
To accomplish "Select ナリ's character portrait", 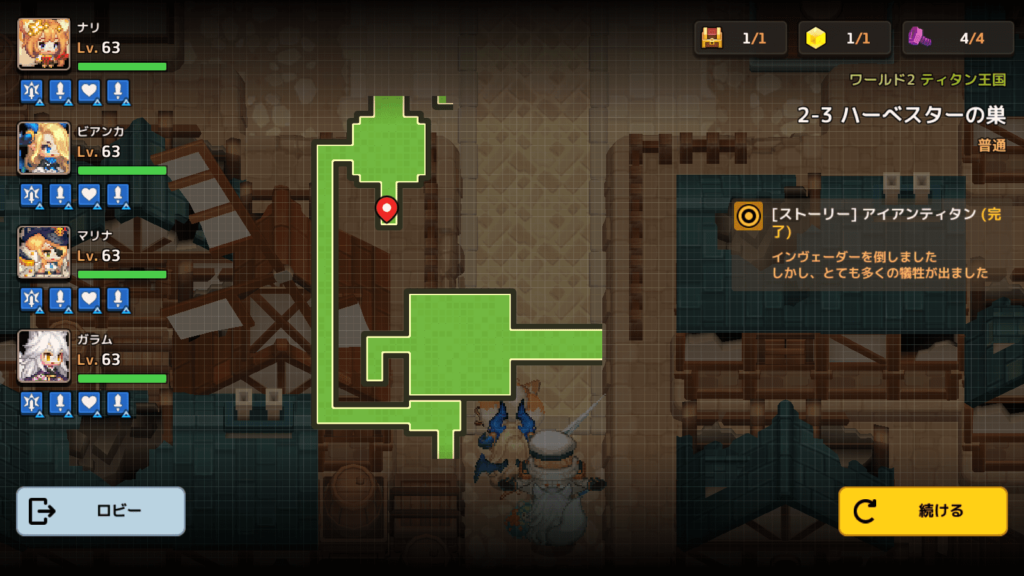I will tap(44, 44).
